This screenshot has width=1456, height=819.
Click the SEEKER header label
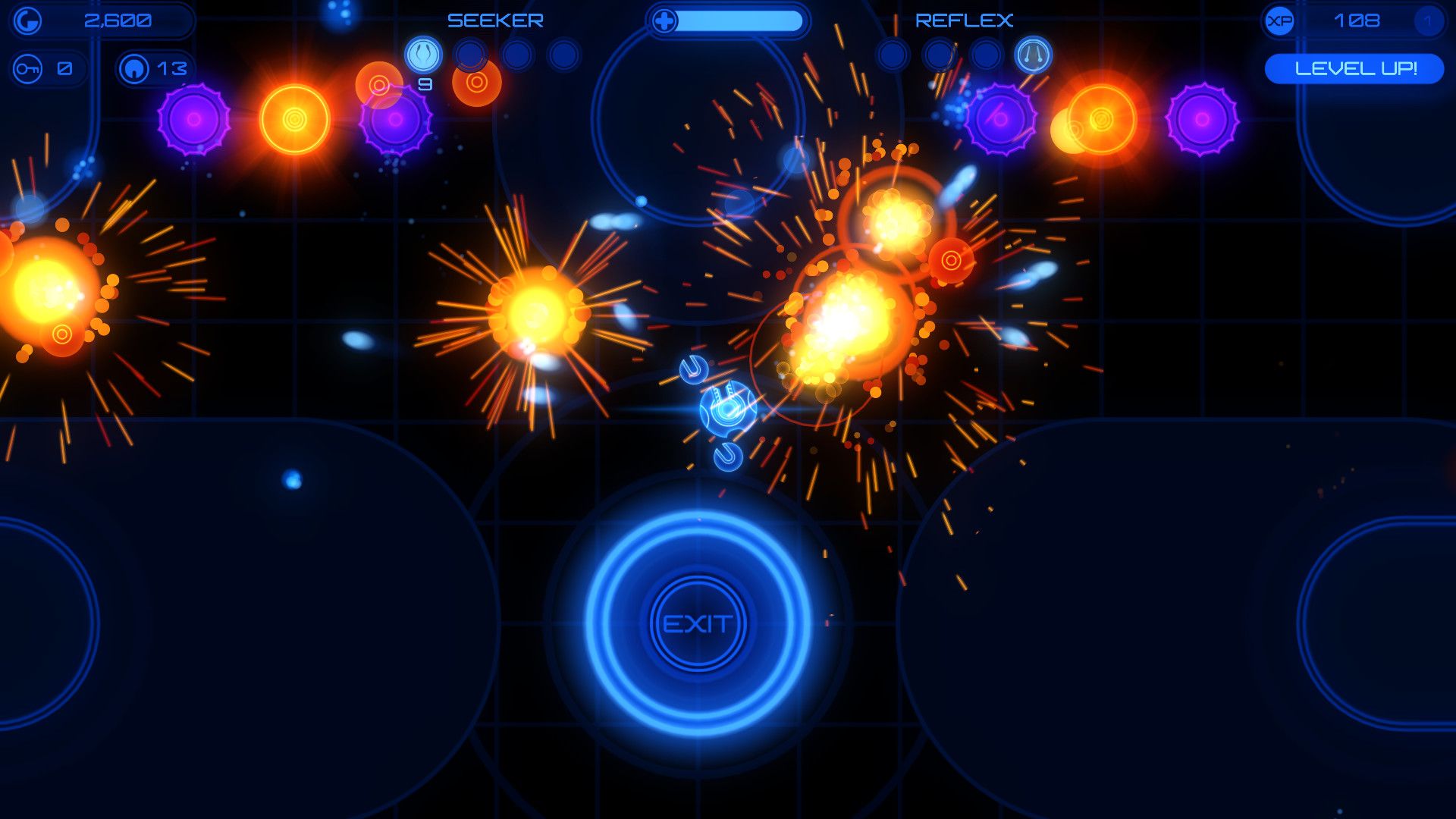[x=495, y=20]
